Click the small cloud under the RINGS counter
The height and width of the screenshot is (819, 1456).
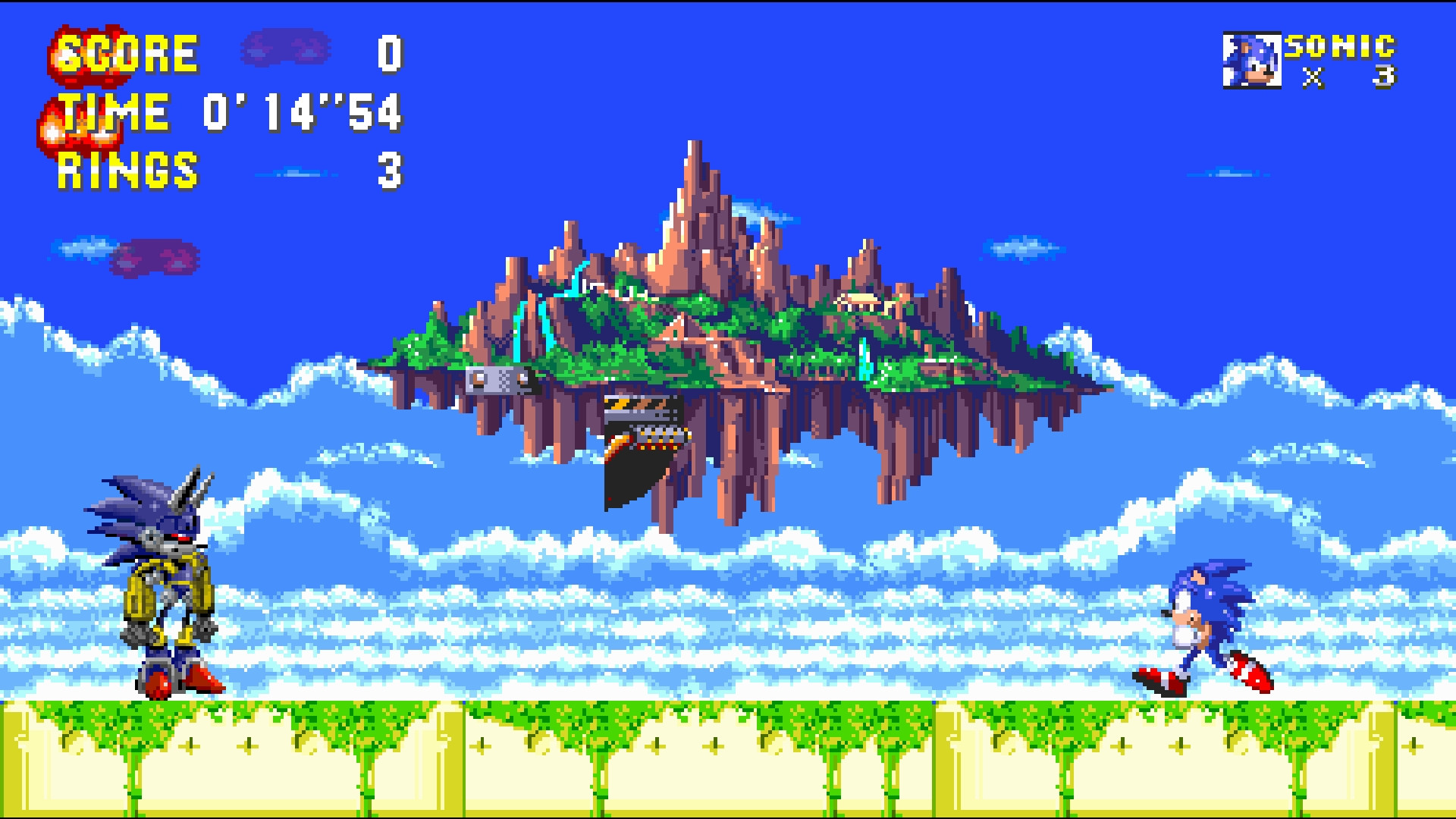tap(296, 173)
